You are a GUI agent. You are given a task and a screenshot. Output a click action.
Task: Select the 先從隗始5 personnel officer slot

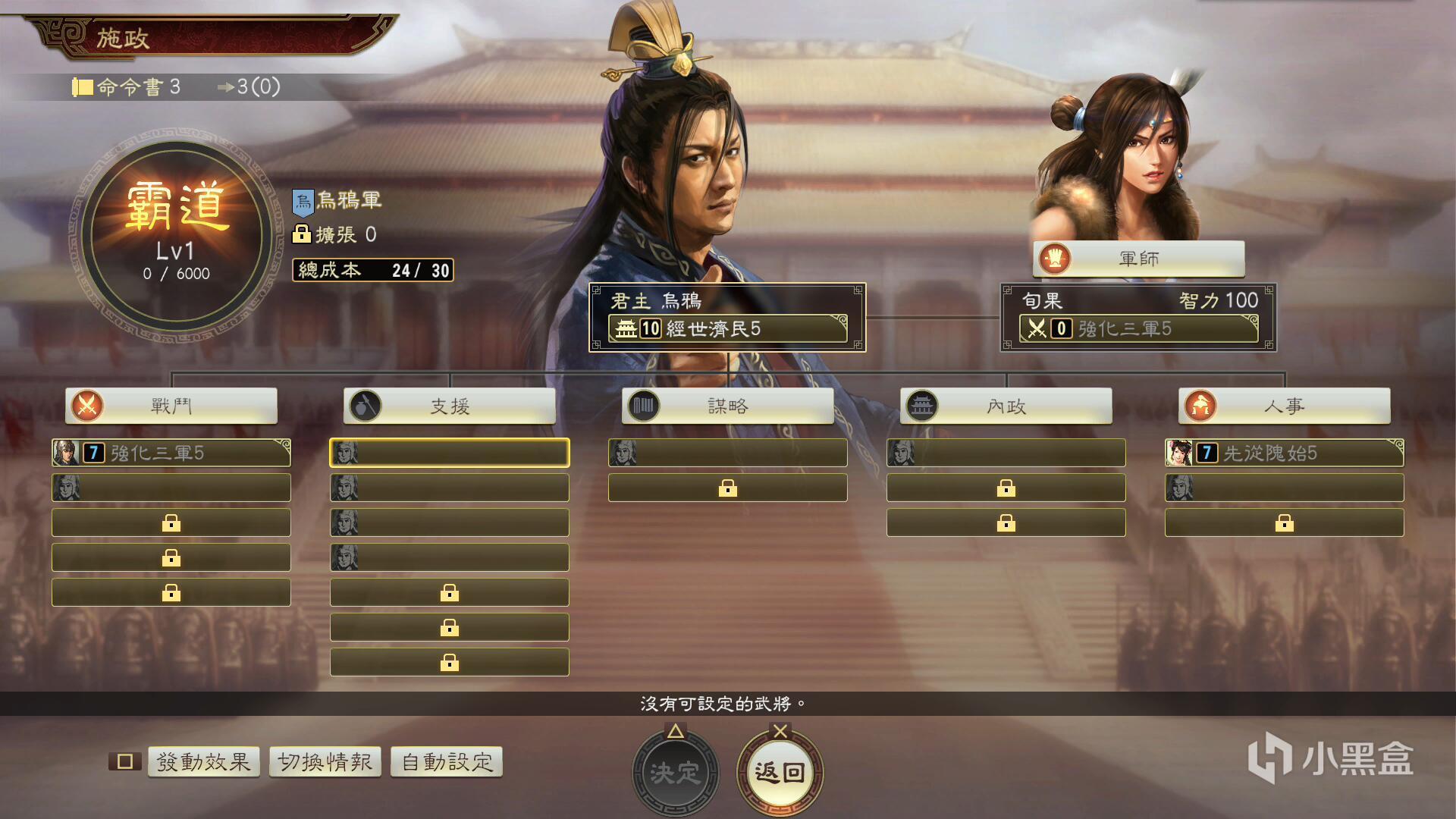[1284, 453]
